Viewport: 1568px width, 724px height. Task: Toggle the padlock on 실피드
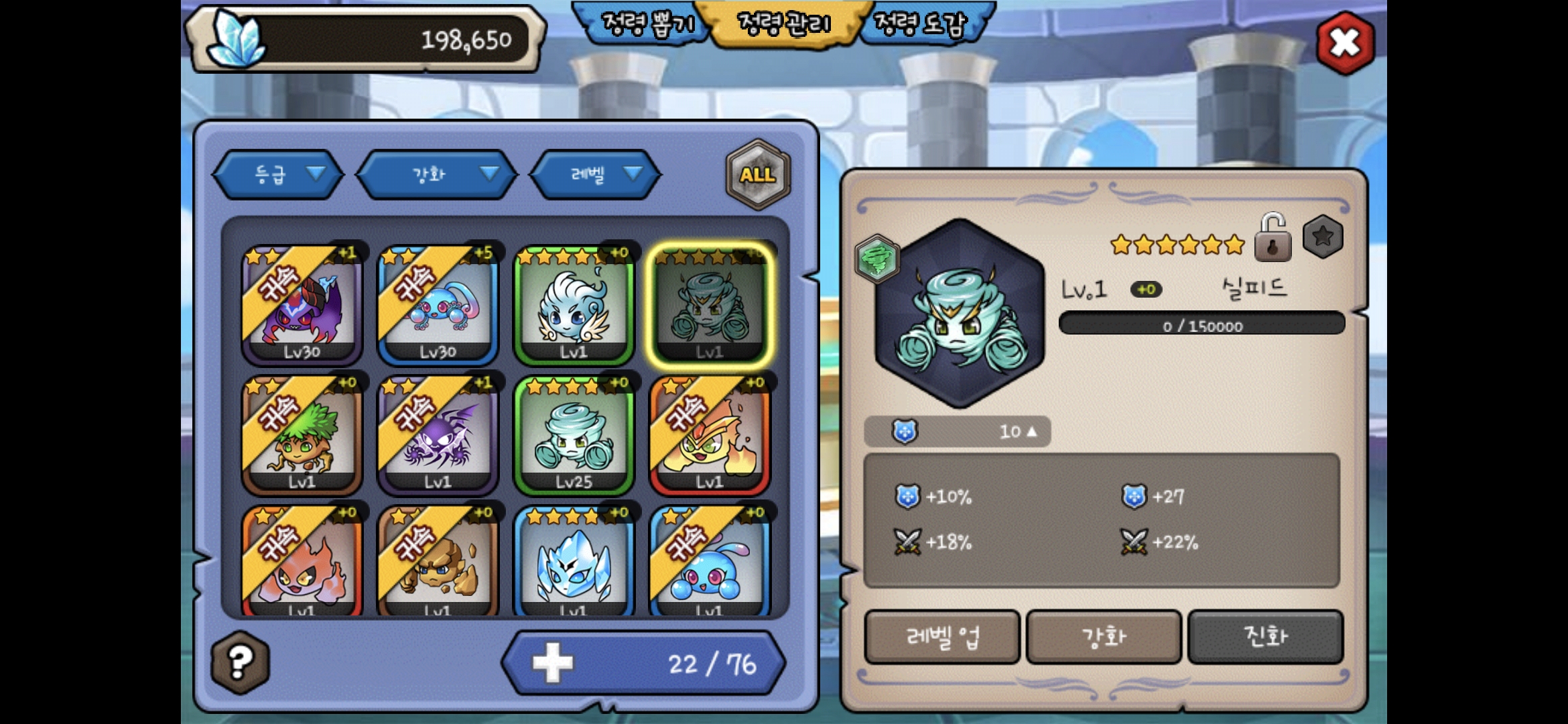pyautogui.click(x=1272, y=238)
